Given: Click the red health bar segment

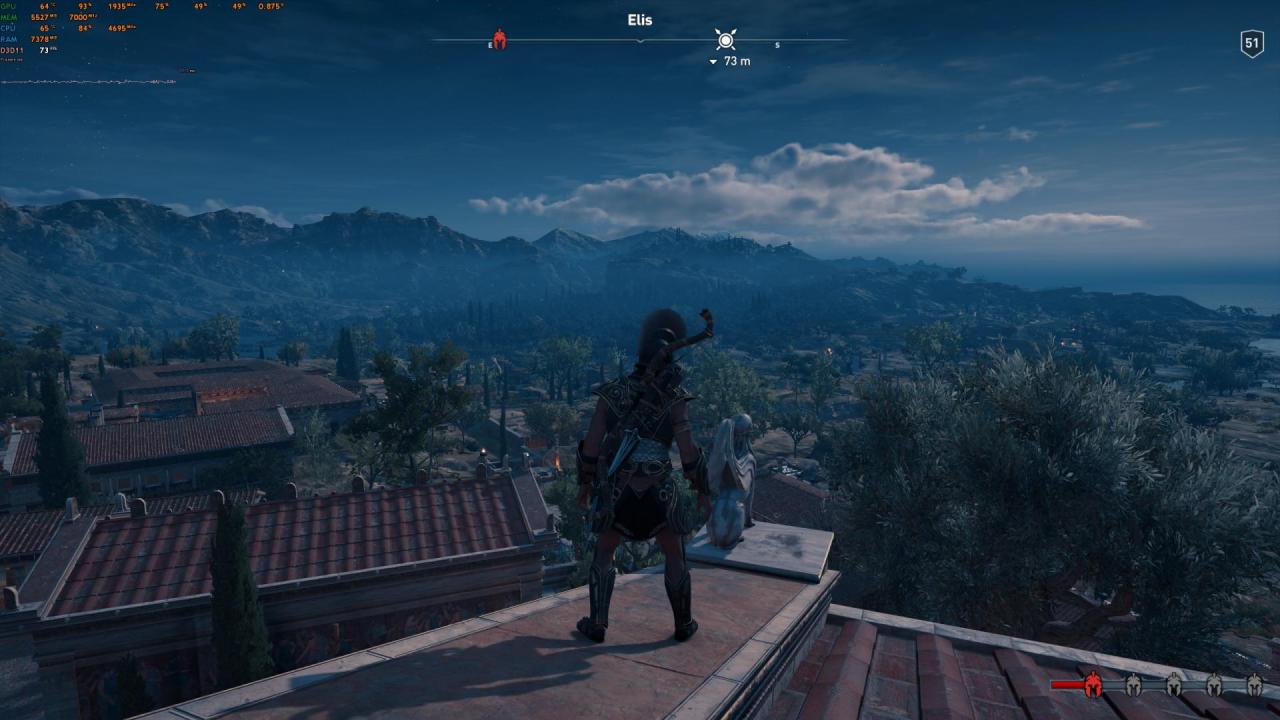Looking at the screenshot, I should pos(1066,684).
